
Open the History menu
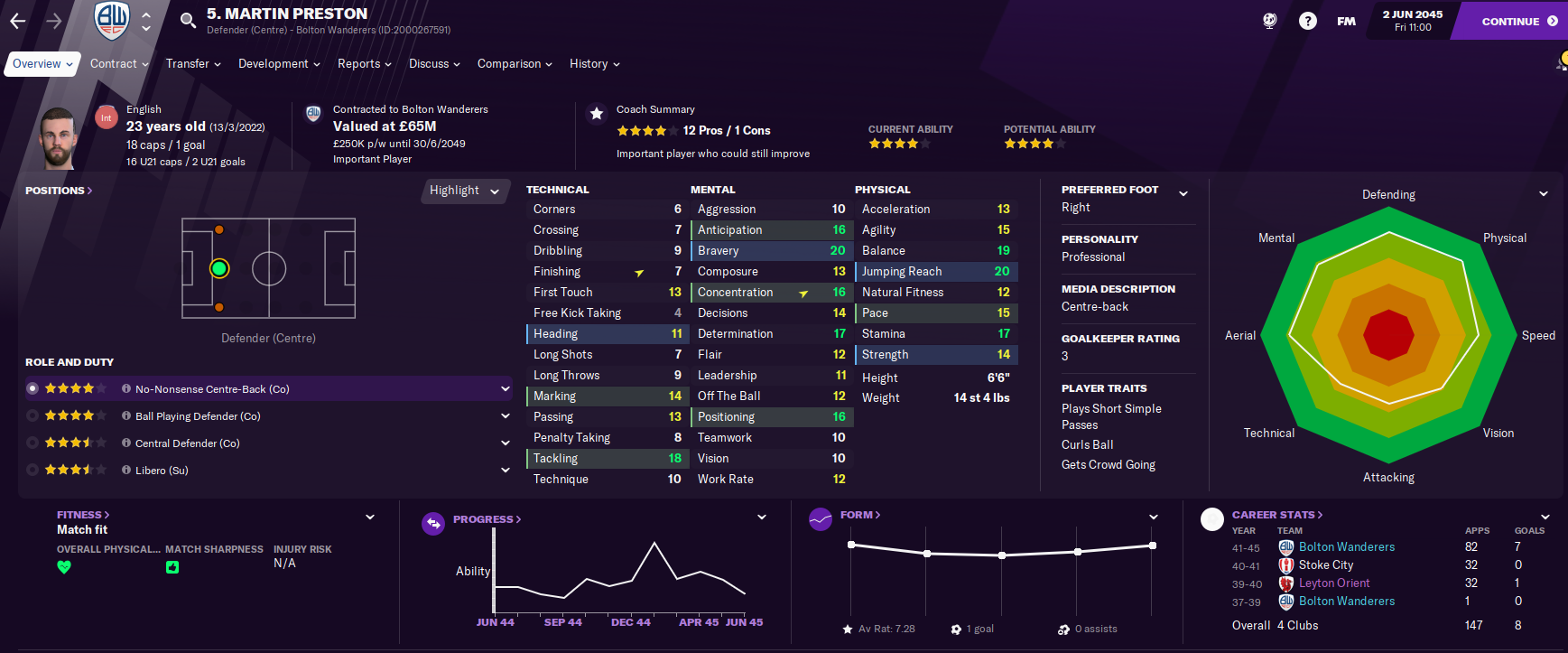coord(594,64)
